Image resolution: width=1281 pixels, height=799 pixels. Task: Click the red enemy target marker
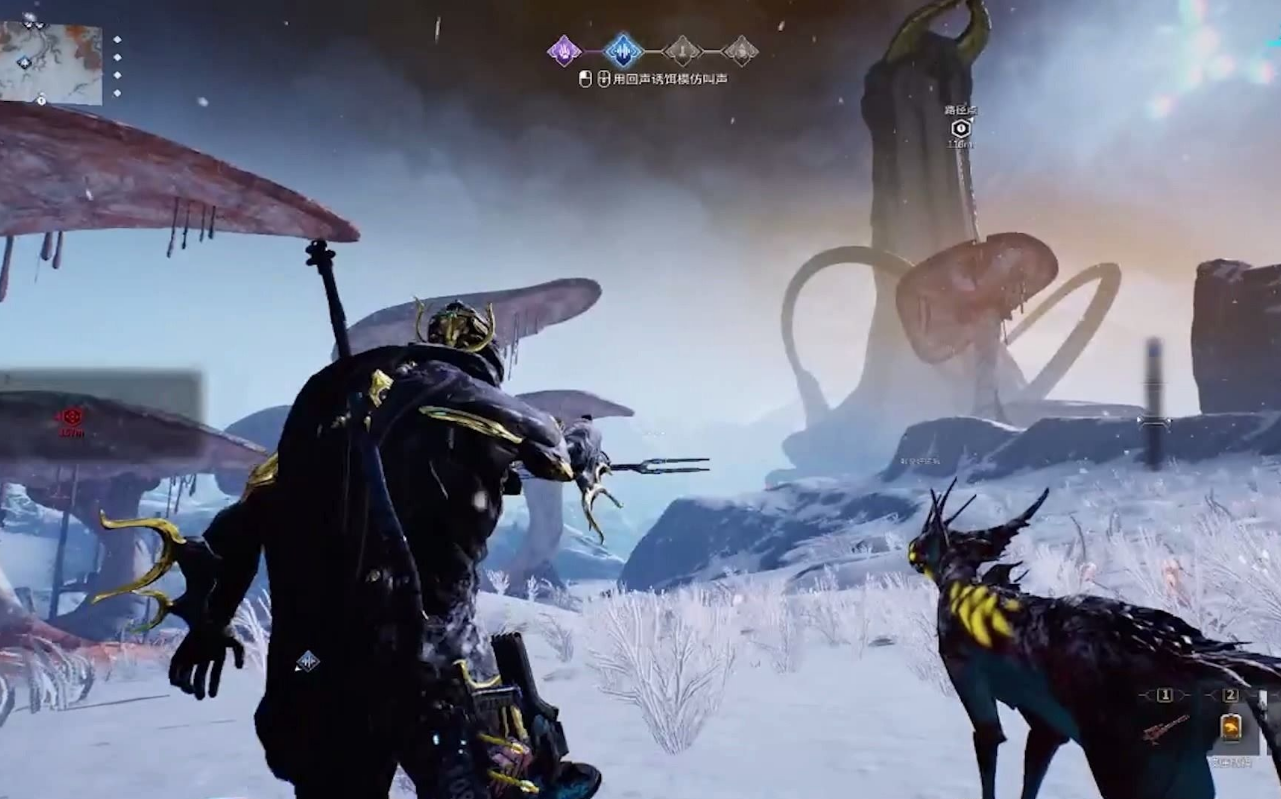coord(70,417)
